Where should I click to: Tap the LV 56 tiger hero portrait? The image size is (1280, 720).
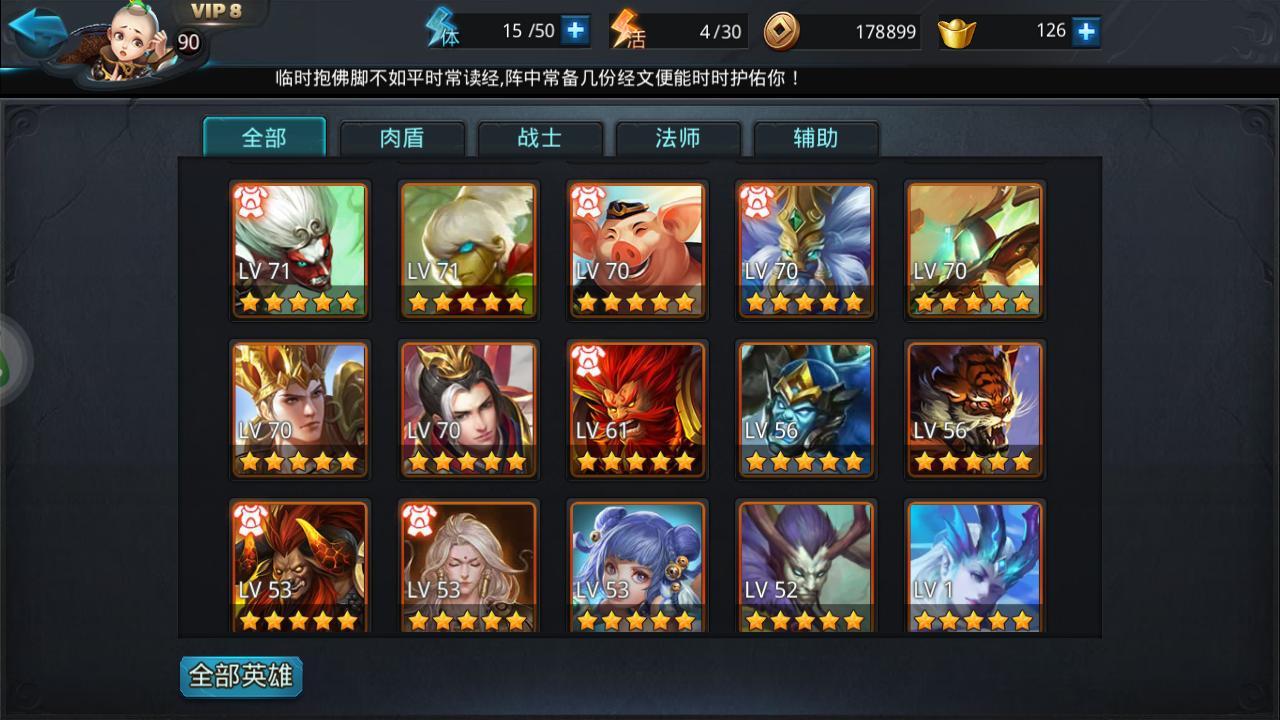pyautogui.click(x=975, y=410)
